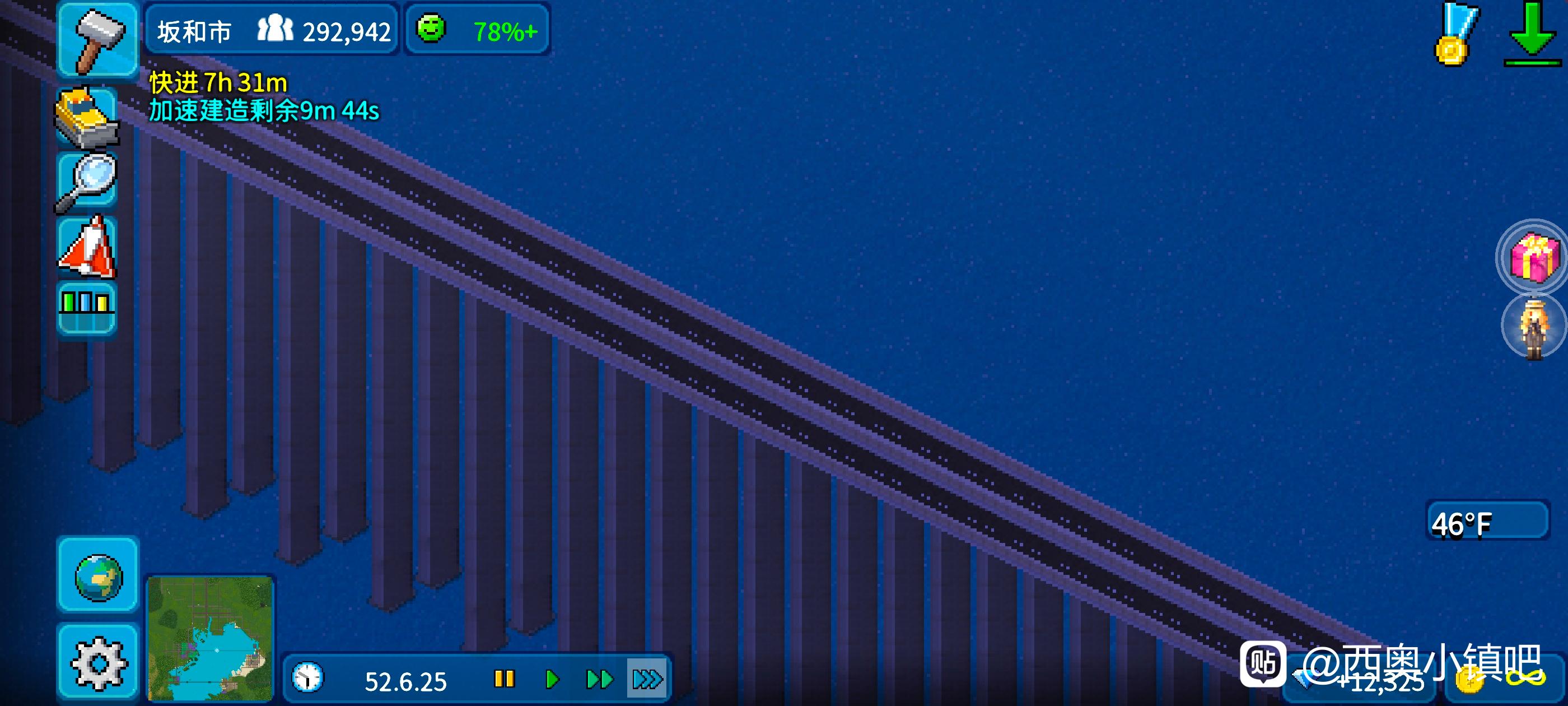Viewport: 1568px width, 706px height.
Task: Select the triple-arrow fastest speed
Action: tap(646, 679)
